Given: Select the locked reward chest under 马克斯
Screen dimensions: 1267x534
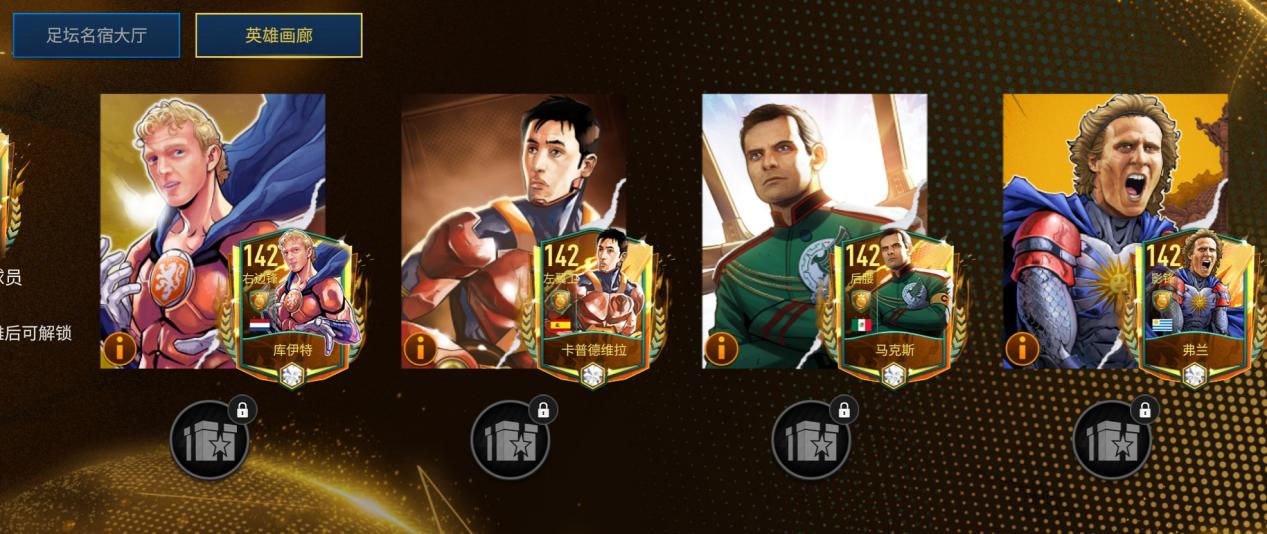Looking at the screenshot, I should 811,440.
